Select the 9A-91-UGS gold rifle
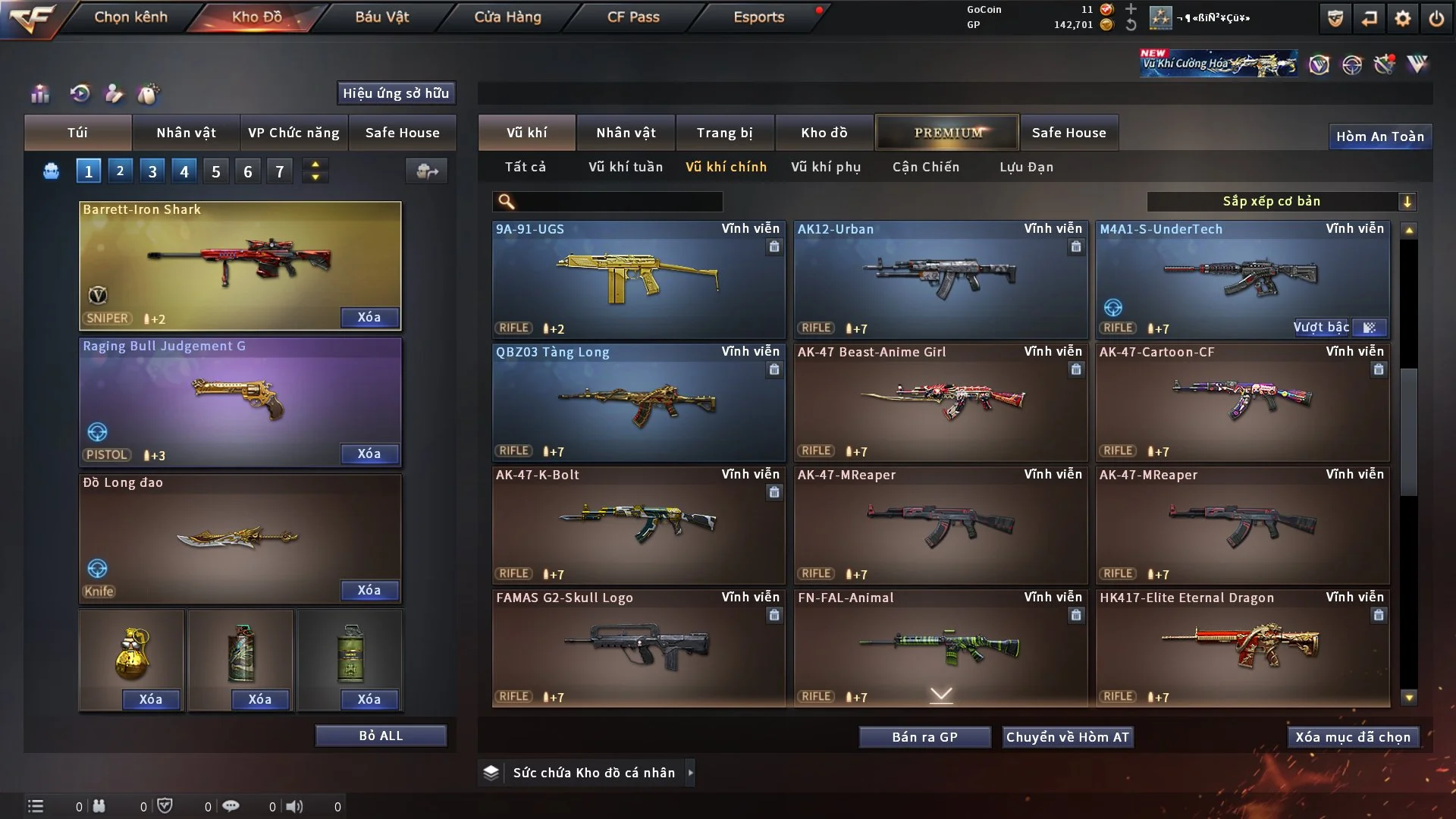The height and width of the screenshot is (819, 1456). 638,279
